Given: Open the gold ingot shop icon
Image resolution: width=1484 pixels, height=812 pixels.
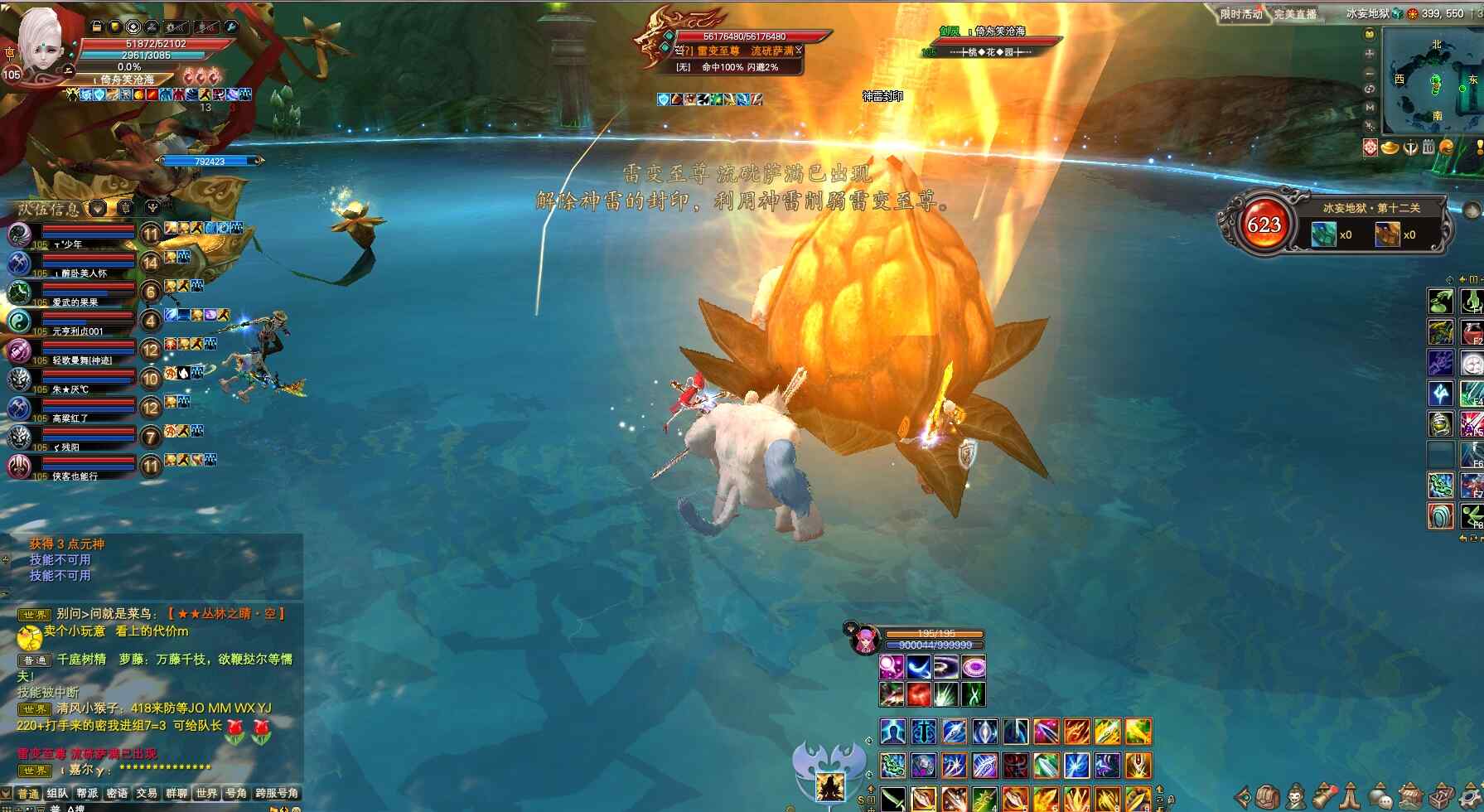Looking at the screenshot, I should pyautogui.click(x=1390, y=147).
